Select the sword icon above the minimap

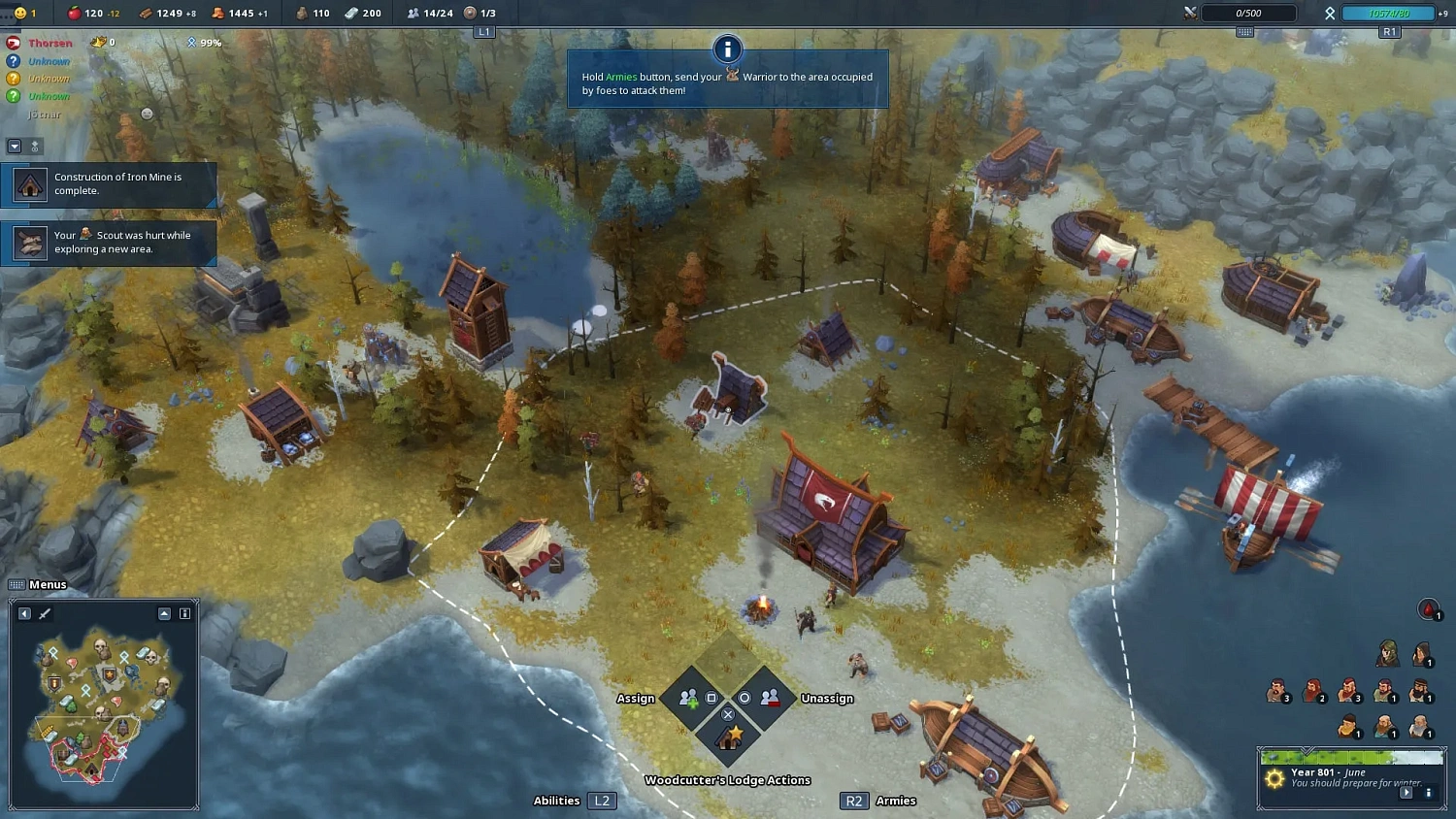pyautogui.click(x=44, y=613)
